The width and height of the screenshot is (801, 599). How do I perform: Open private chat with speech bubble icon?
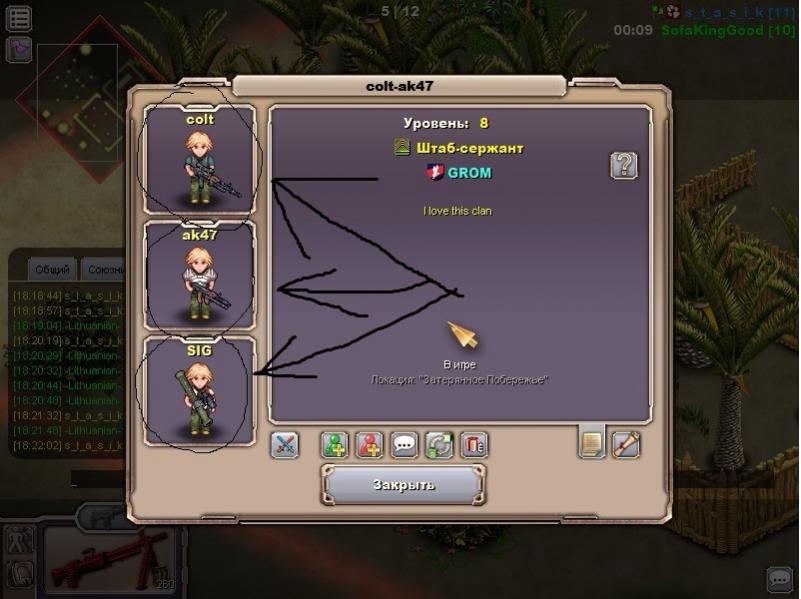pyautogui.click(x=404, y=445)
